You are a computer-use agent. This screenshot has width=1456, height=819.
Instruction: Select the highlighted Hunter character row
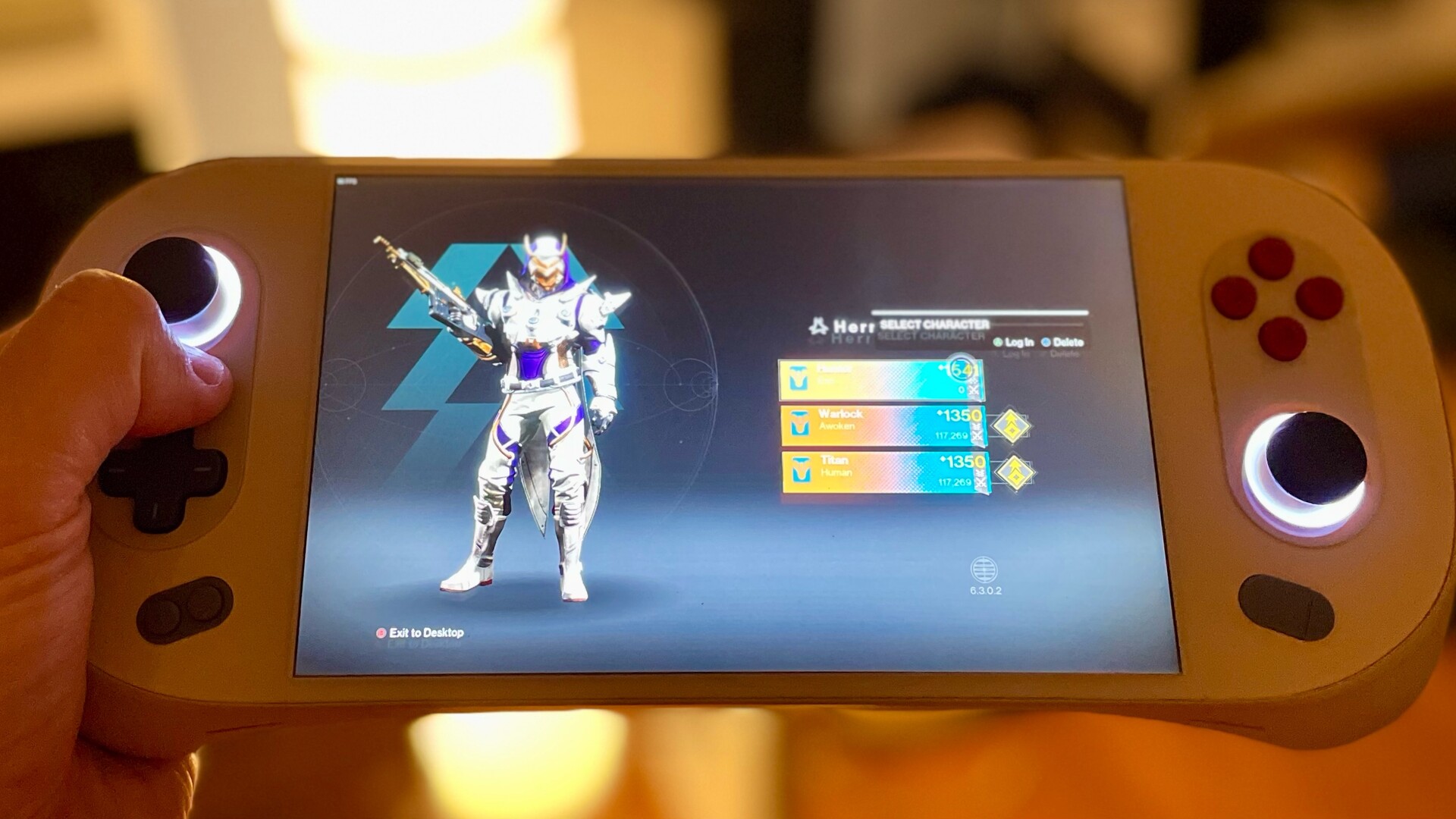tap(880, 381)
